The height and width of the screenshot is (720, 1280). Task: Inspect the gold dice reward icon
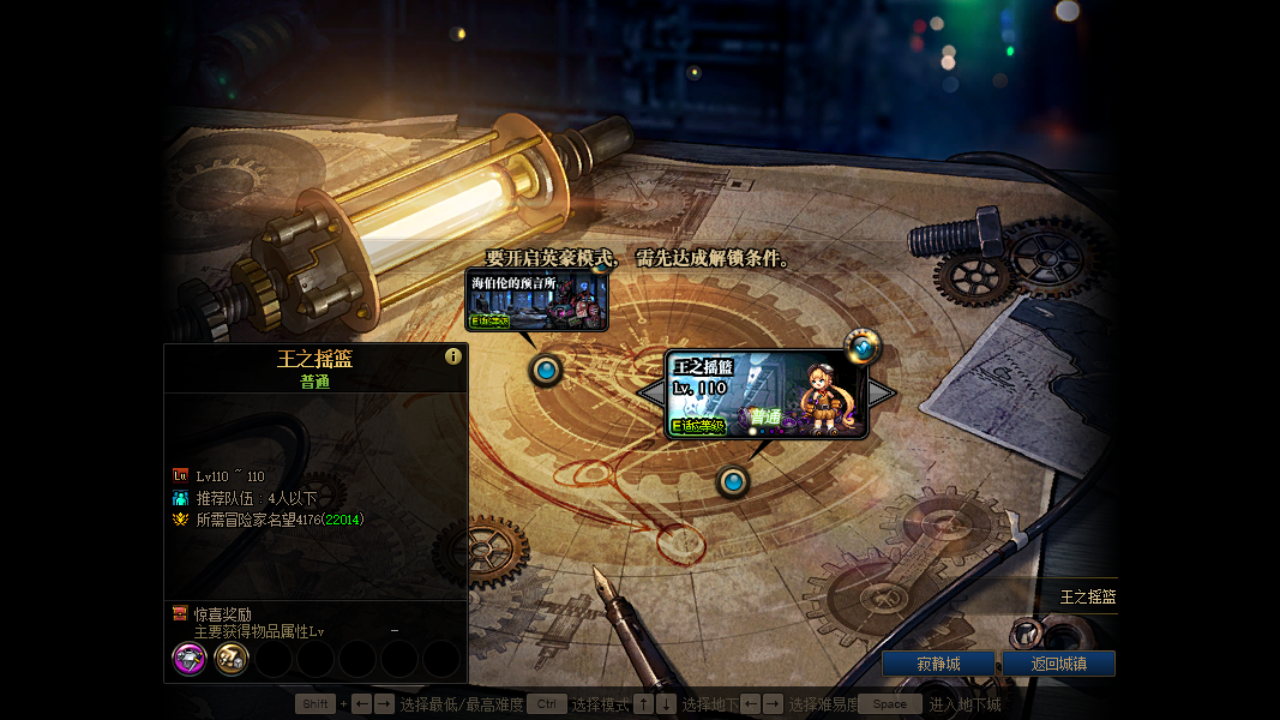[231, 659]
